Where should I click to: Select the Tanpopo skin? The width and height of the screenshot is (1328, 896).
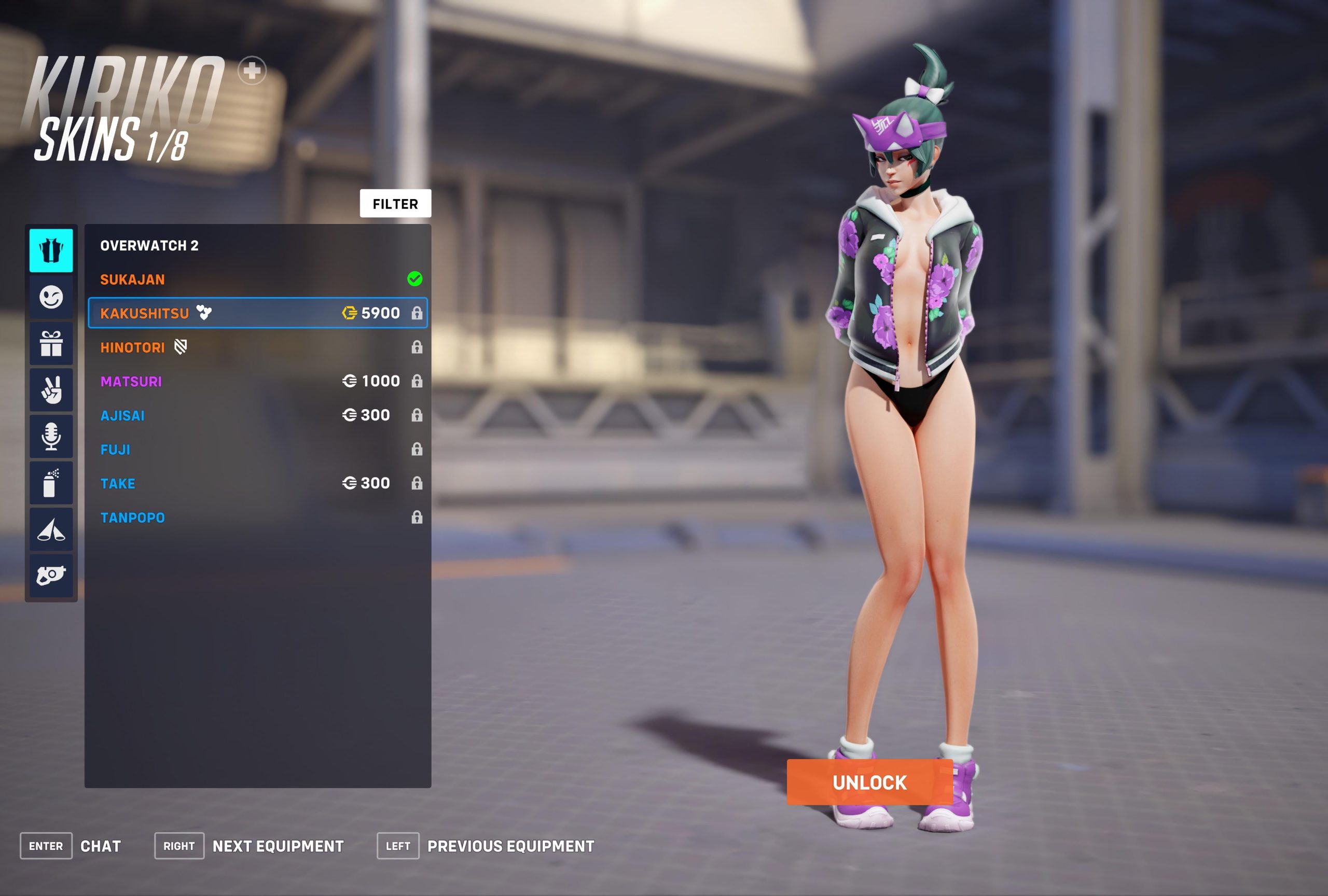coord(257,517)
